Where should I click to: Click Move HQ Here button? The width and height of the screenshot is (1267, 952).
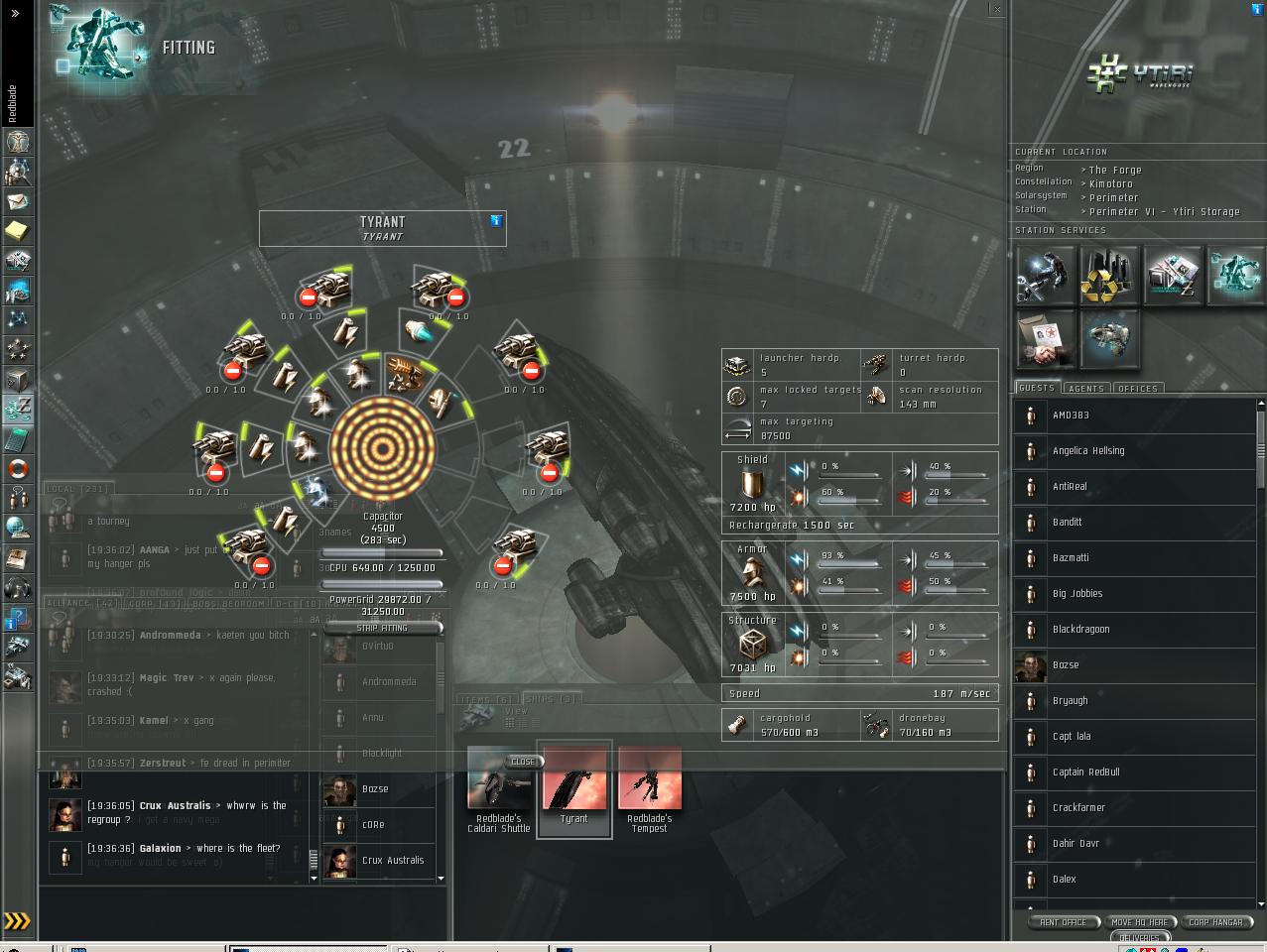(1139, 922)
